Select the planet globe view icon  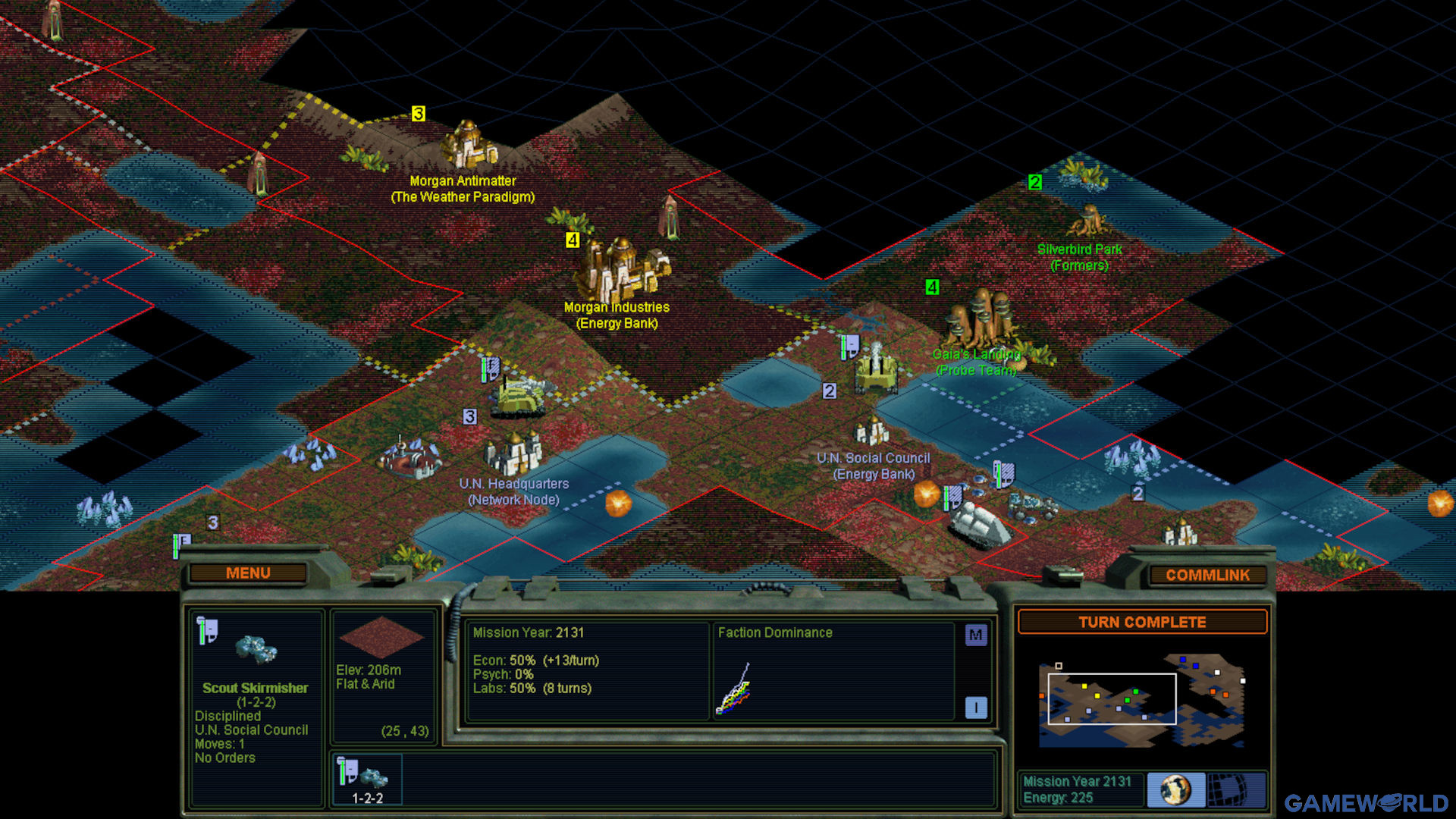(1175, 789)
